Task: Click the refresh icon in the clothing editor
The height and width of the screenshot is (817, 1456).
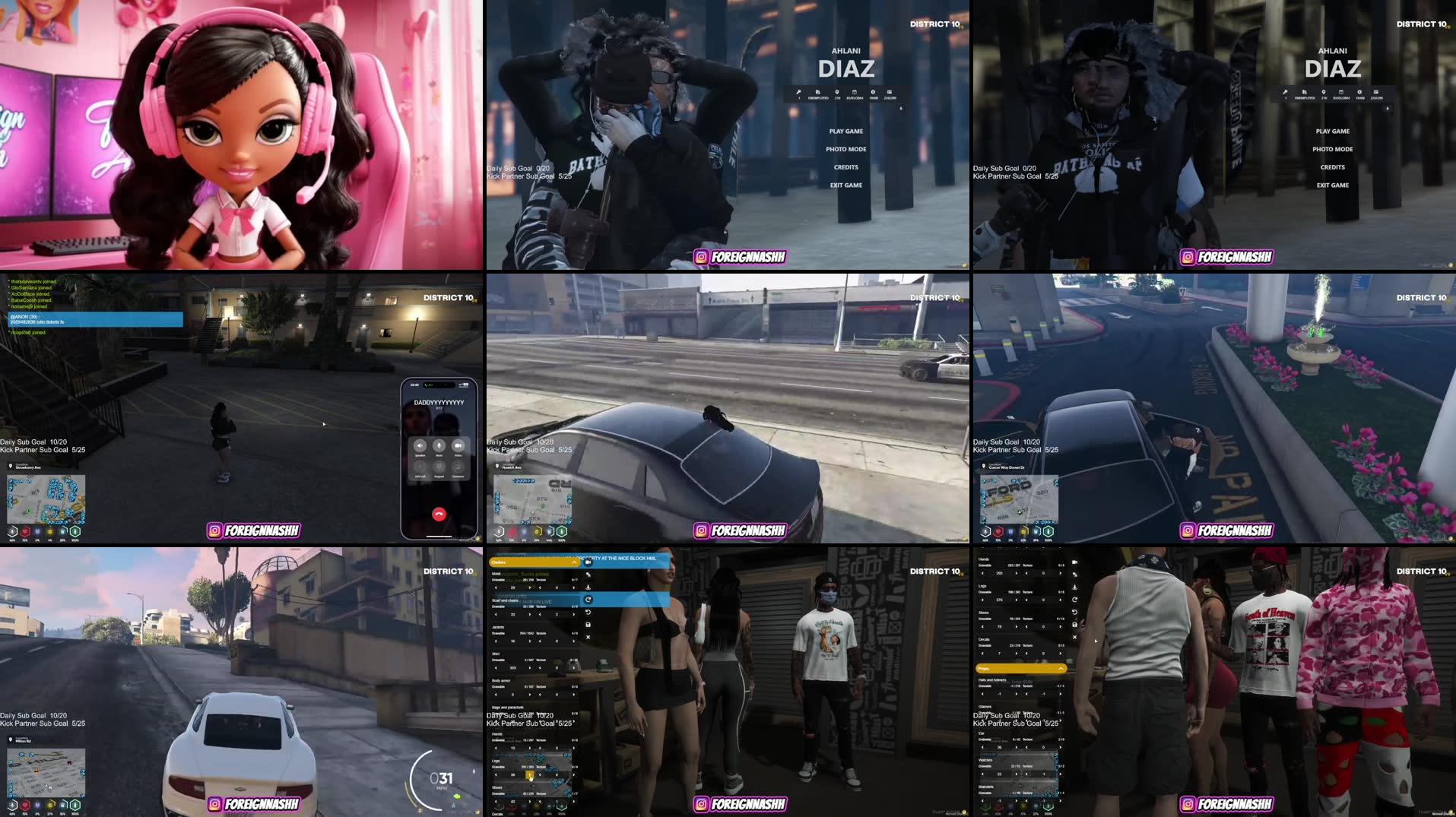Action: (x=588, y=600)
